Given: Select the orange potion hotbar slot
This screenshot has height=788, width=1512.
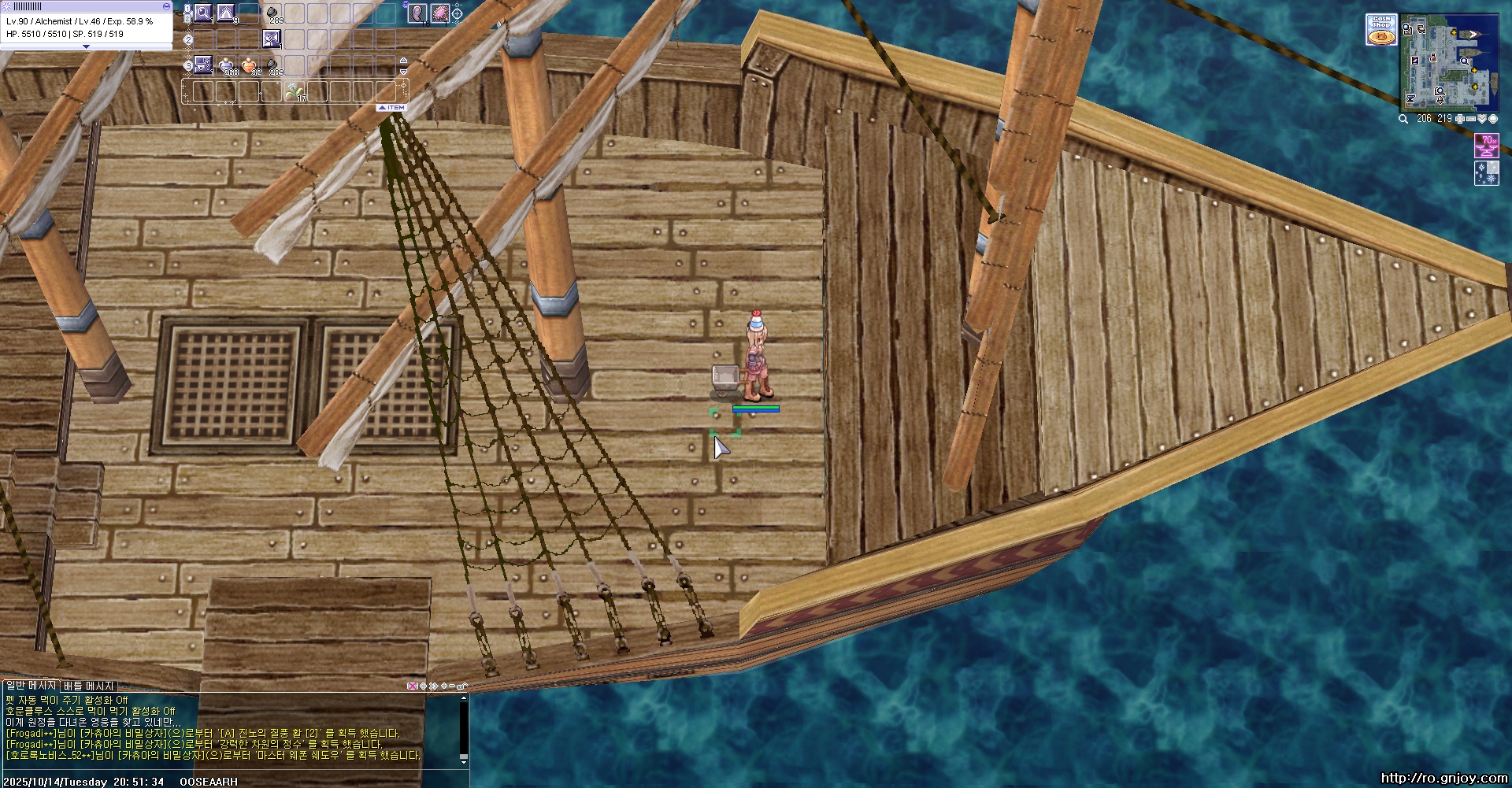Looking at the screenshot, I should (x=249, y=65).
